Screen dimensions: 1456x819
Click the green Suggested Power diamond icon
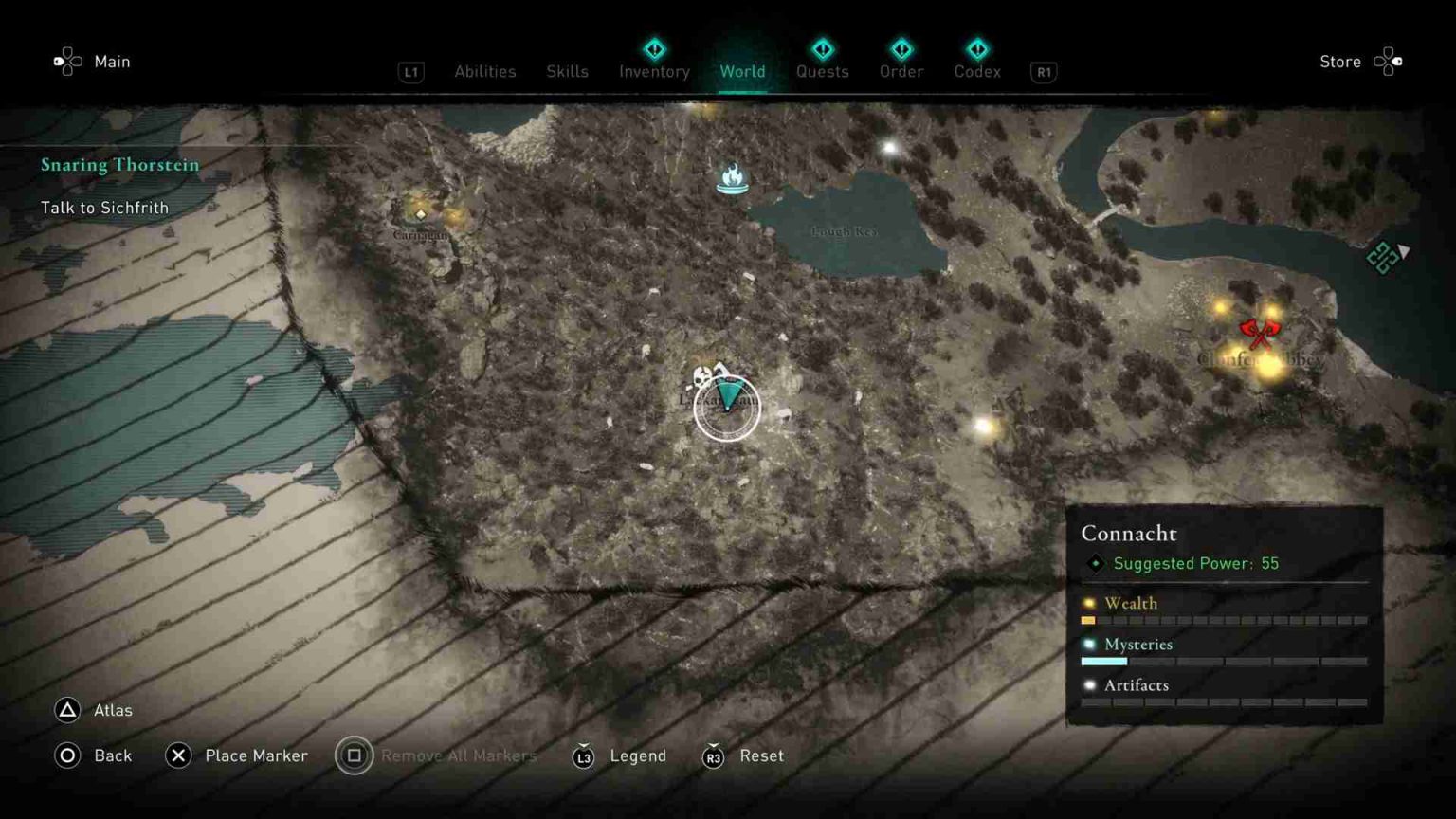[1096, 563]
